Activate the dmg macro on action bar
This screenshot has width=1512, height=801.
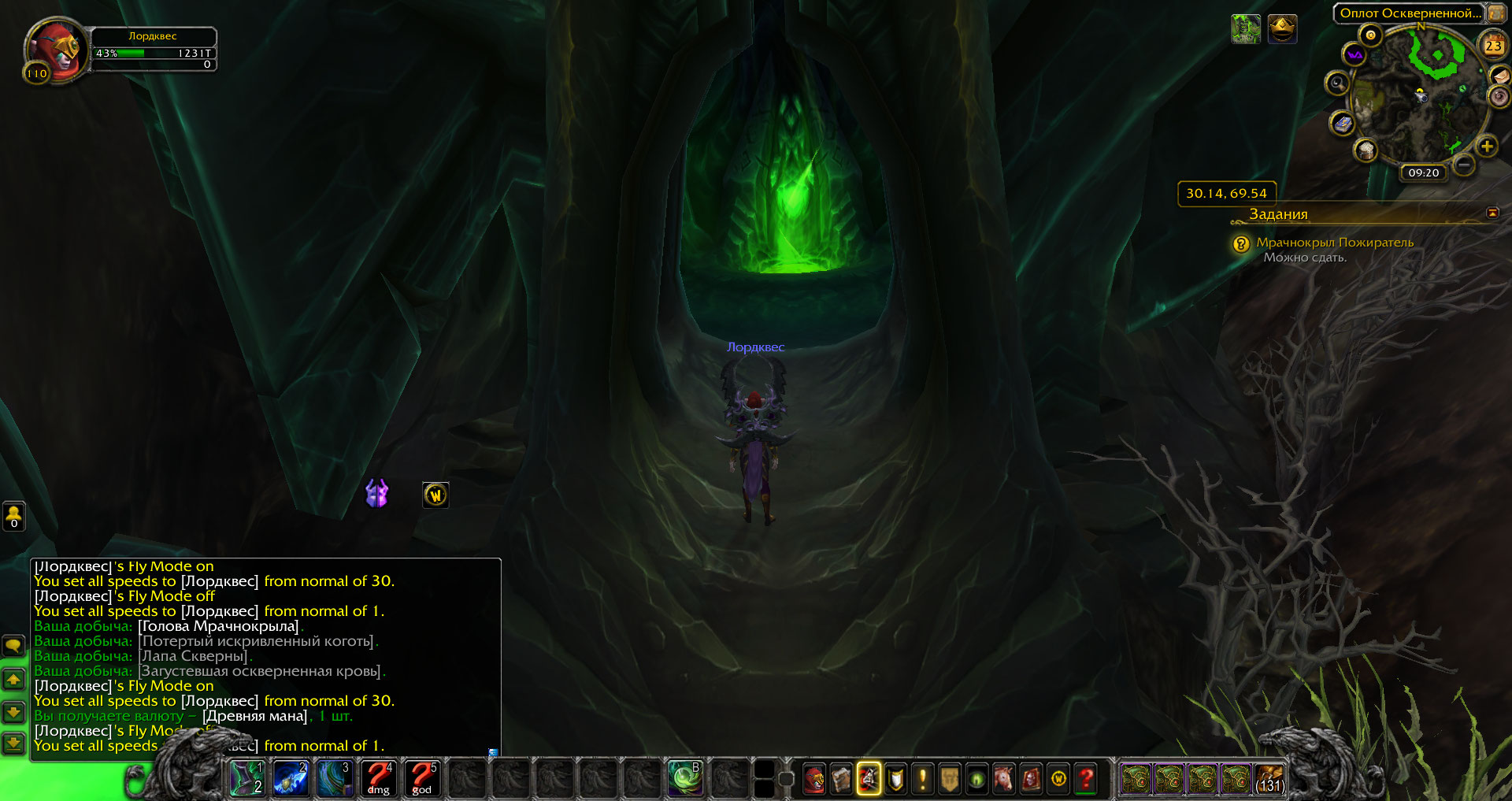click(378, 778)
